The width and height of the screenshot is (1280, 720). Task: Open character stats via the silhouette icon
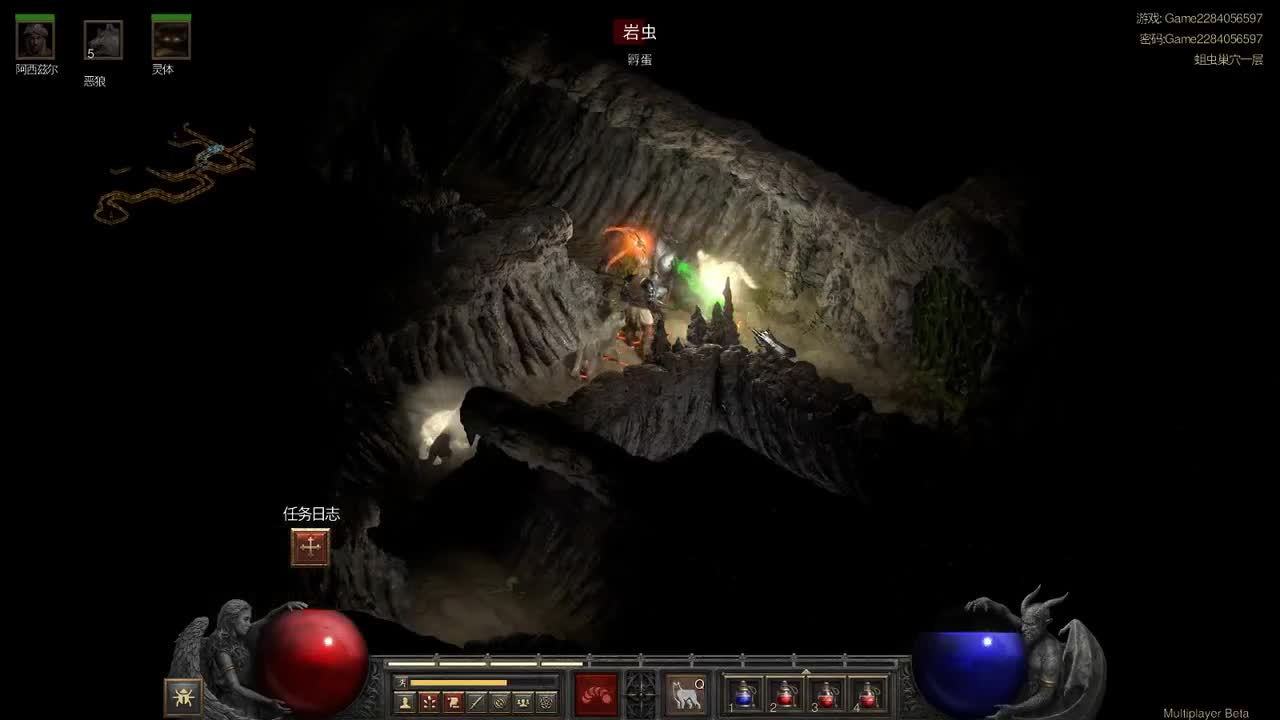pos(404,700)
